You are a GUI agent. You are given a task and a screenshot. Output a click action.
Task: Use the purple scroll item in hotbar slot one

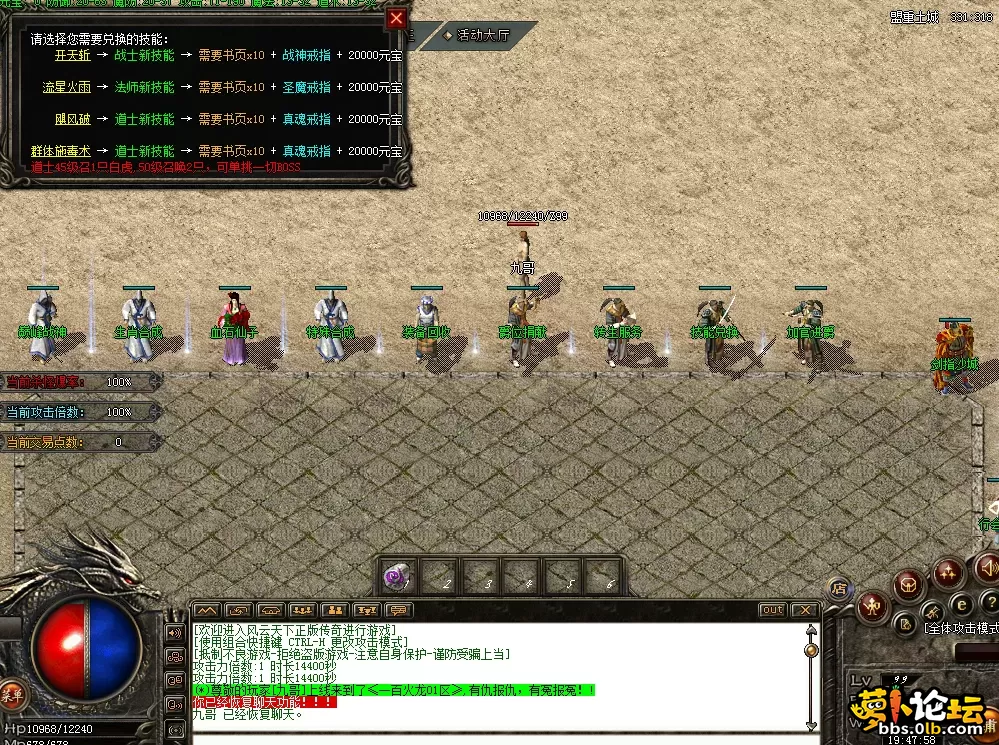tap(397, 578)
